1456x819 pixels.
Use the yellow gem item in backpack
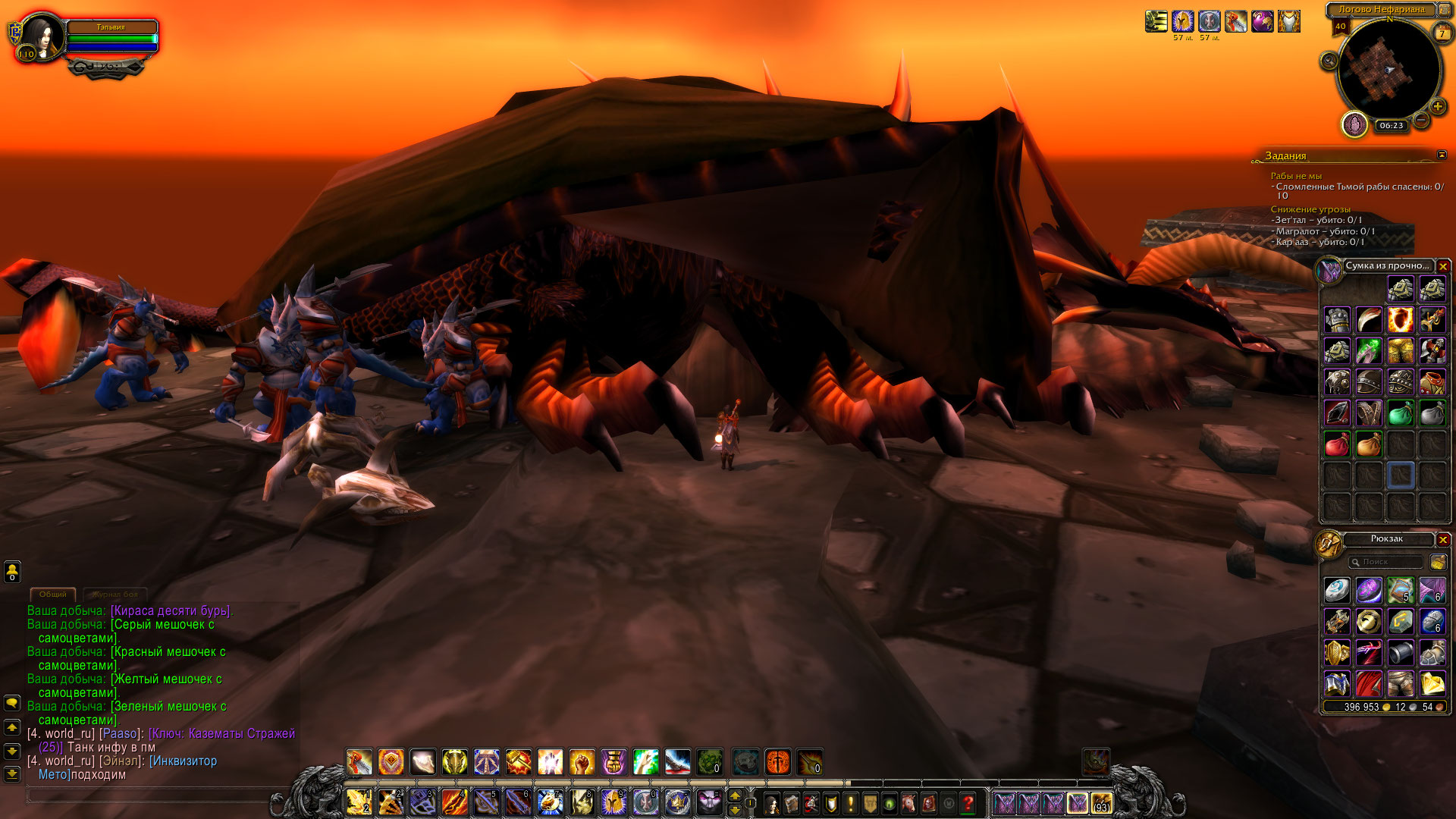pos(1432,684)
